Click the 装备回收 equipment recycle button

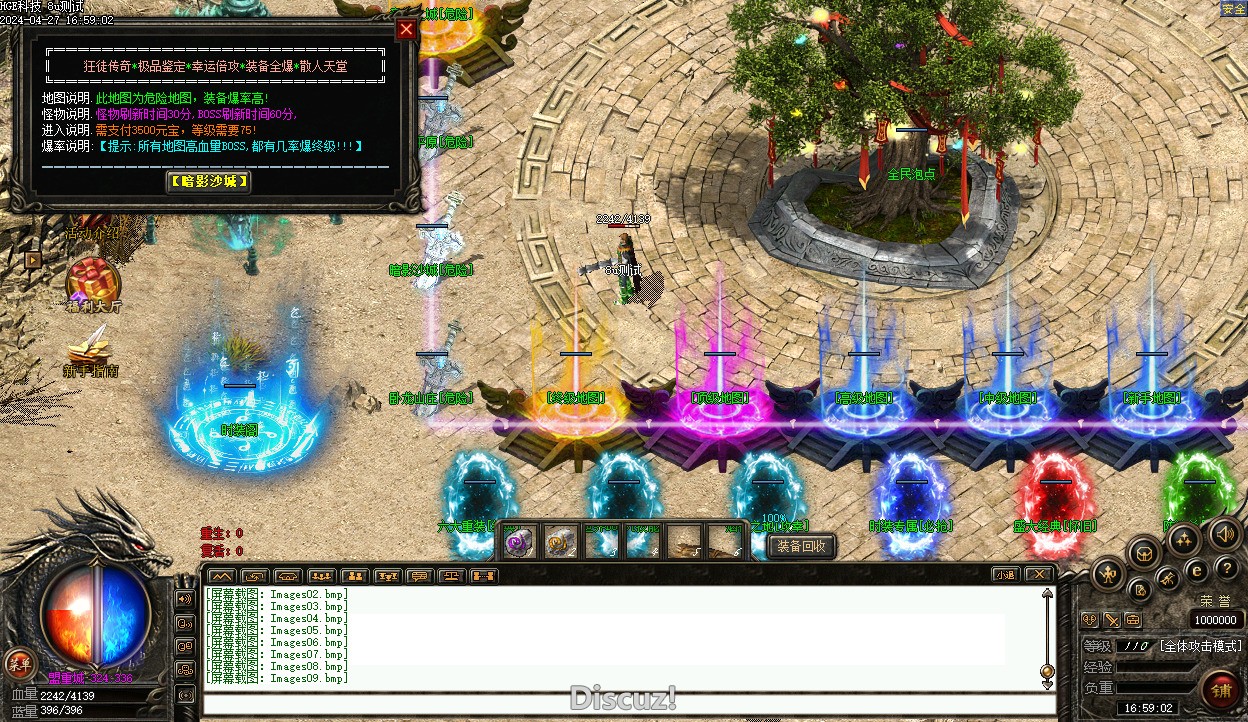(801, 546)
